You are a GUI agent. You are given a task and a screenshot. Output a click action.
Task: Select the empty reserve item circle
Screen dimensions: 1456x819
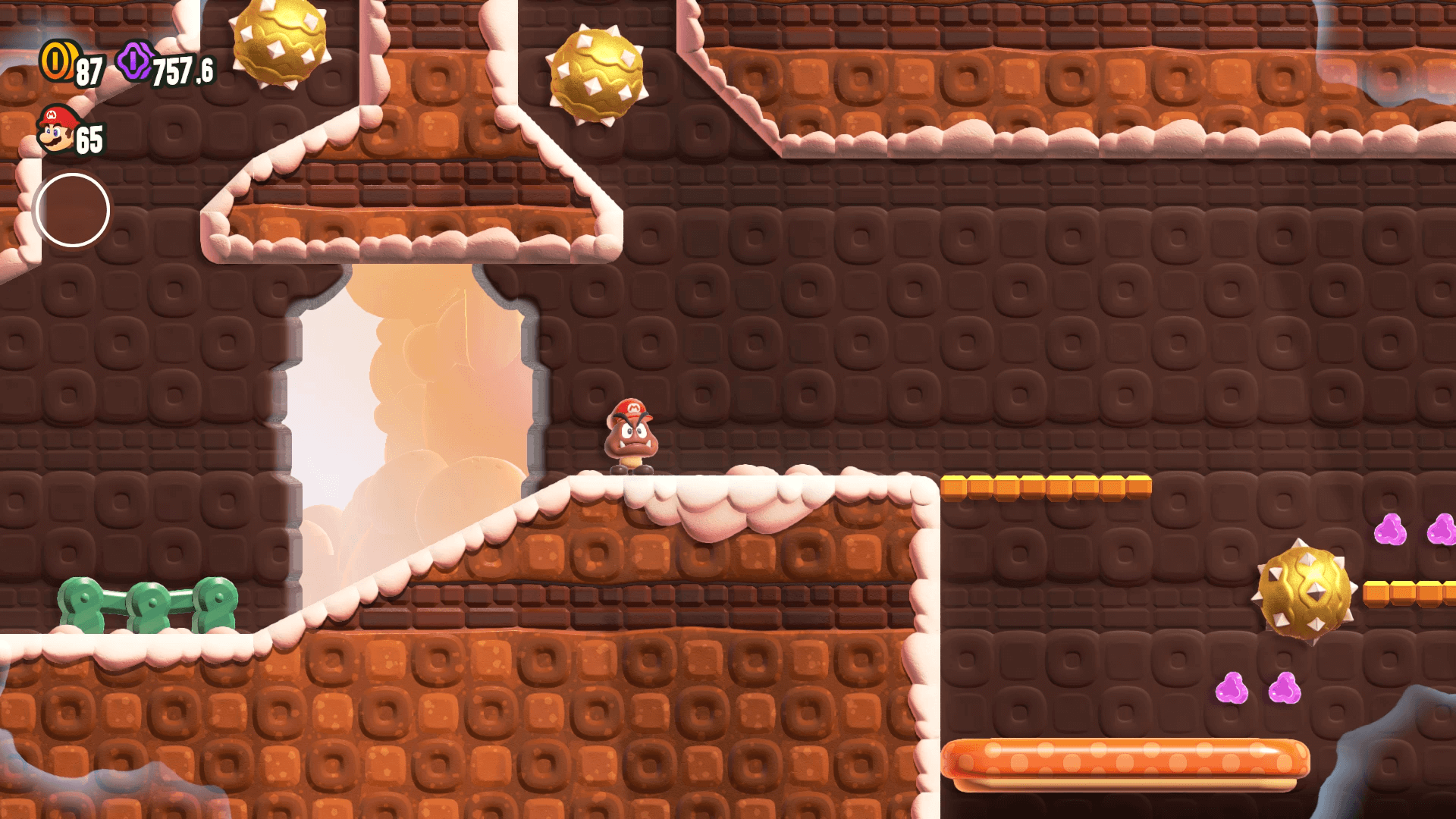[73, 210]
